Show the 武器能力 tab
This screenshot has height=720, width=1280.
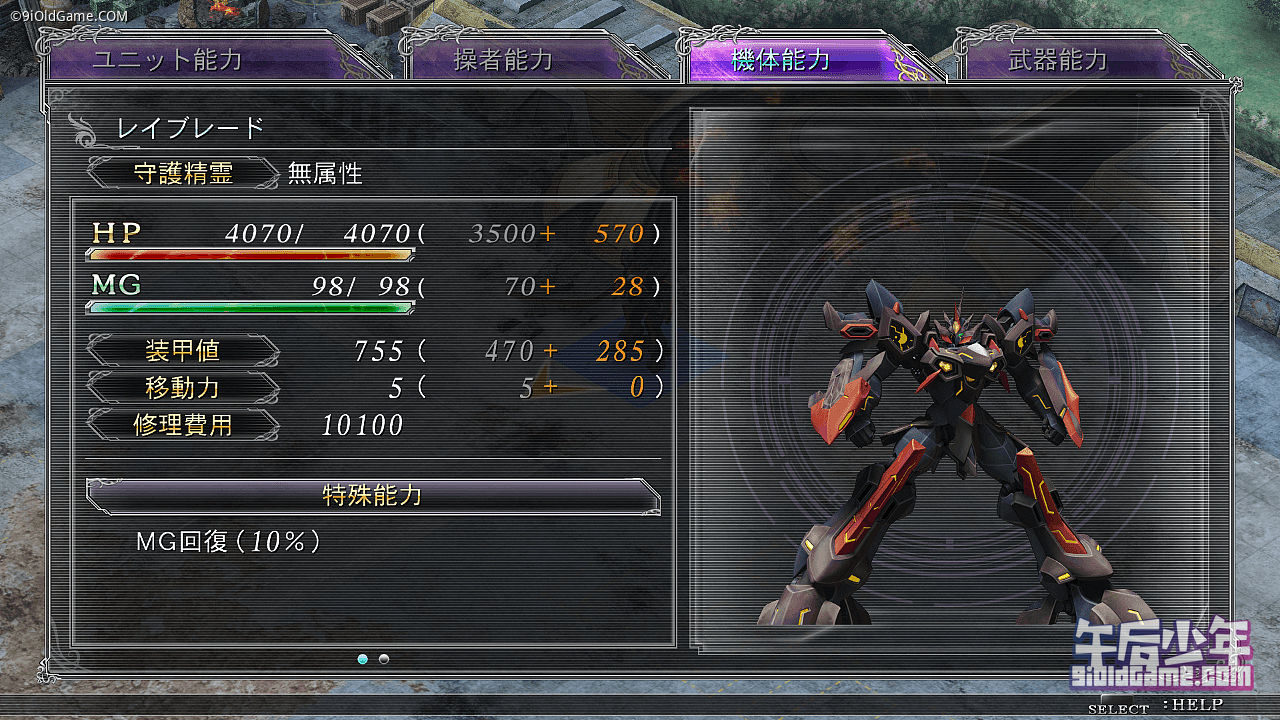tap(1058, 60)
